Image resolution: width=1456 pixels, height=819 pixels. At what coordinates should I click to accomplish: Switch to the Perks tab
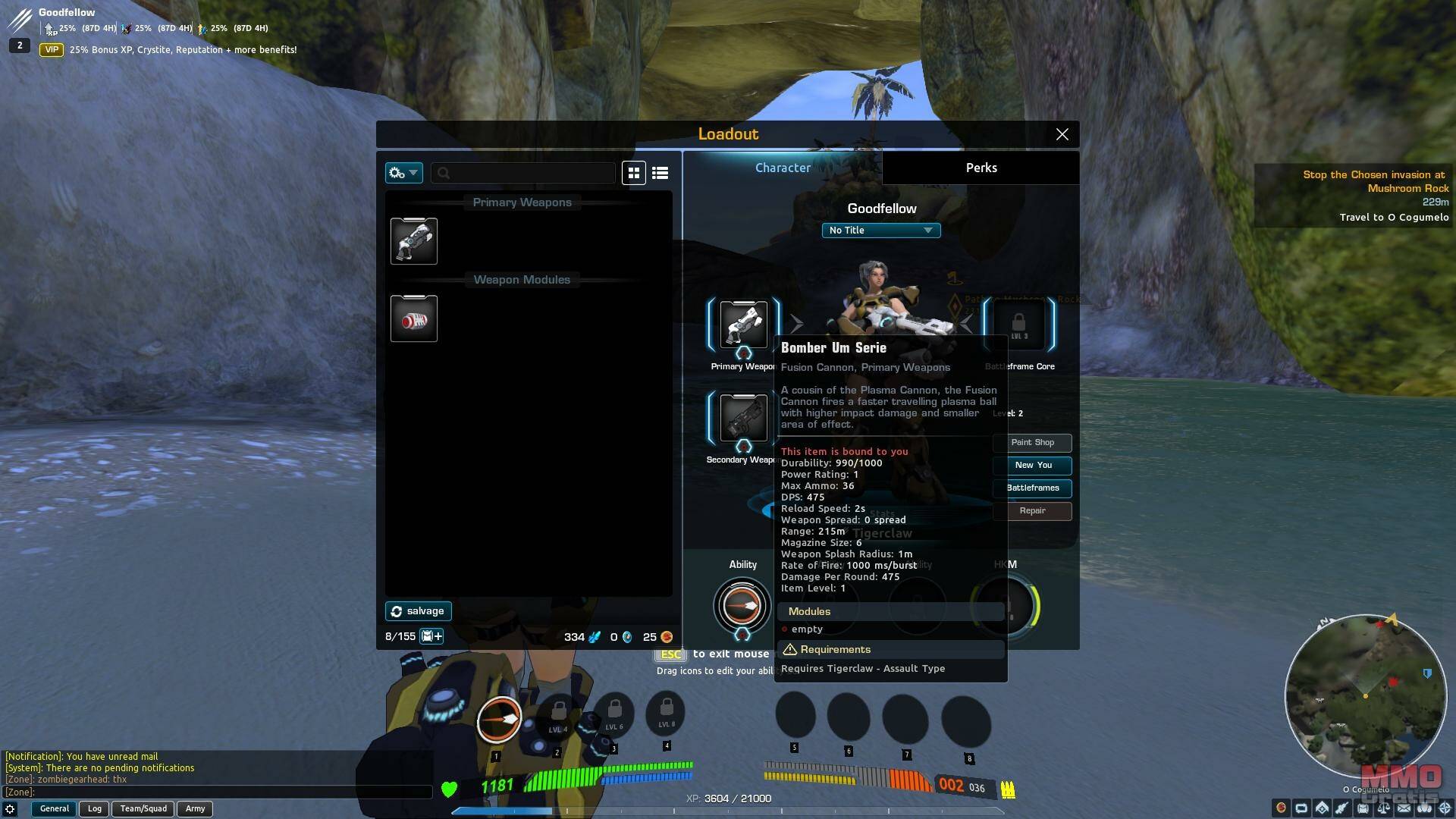point(981,168)
